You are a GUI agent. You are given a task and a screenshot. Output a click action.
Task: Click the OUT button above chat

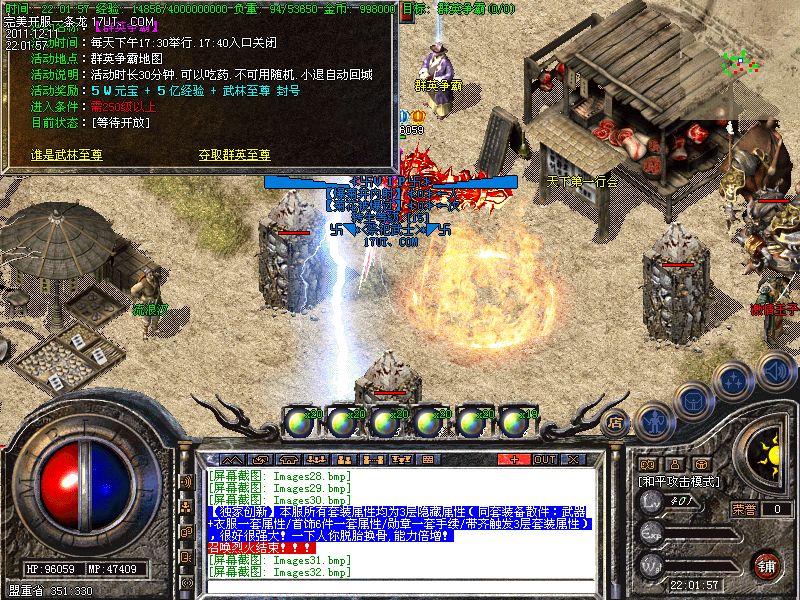[x=544, y=459]
